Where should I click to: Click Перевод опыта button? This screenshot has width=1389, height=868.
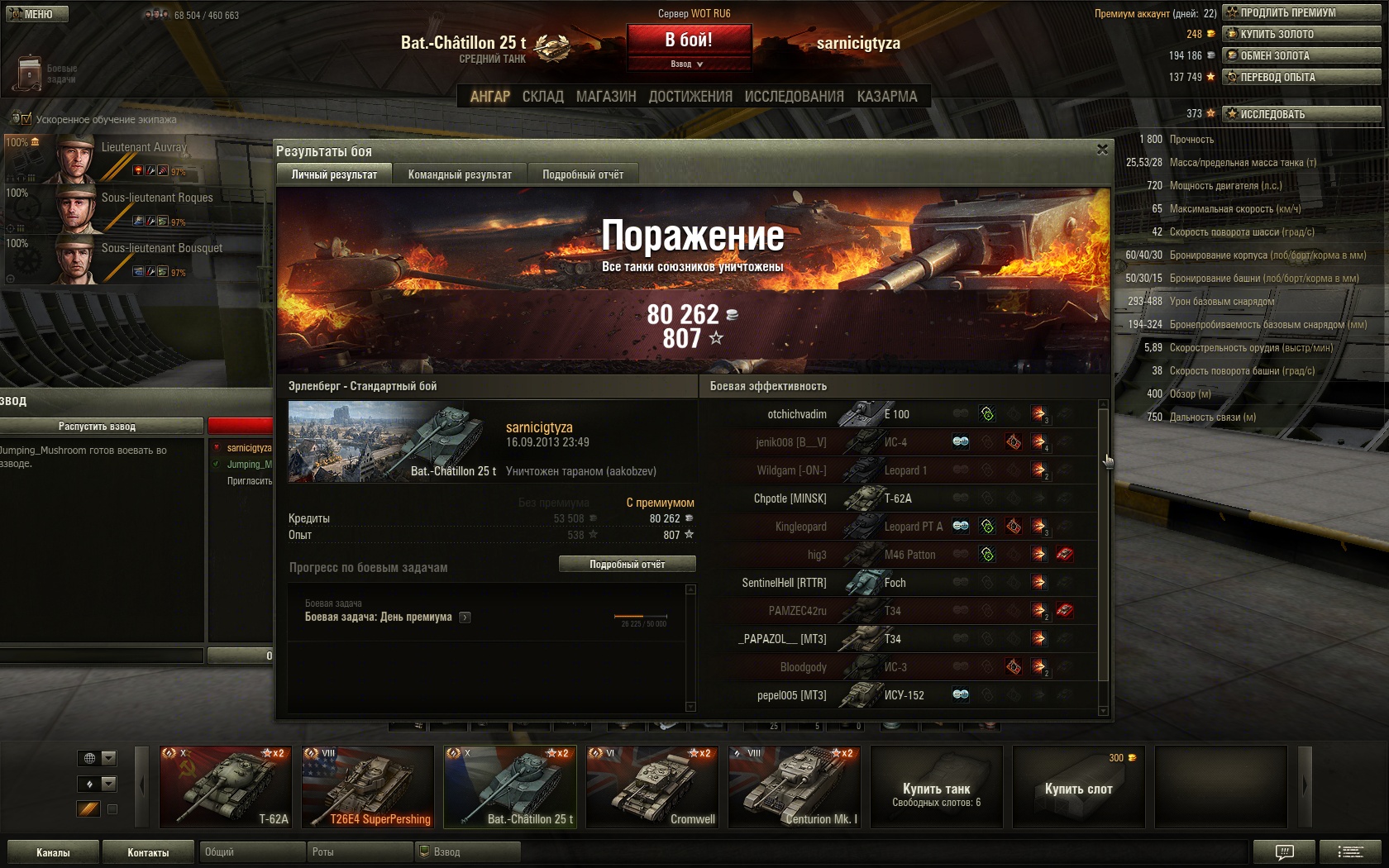coord(1301,77)
